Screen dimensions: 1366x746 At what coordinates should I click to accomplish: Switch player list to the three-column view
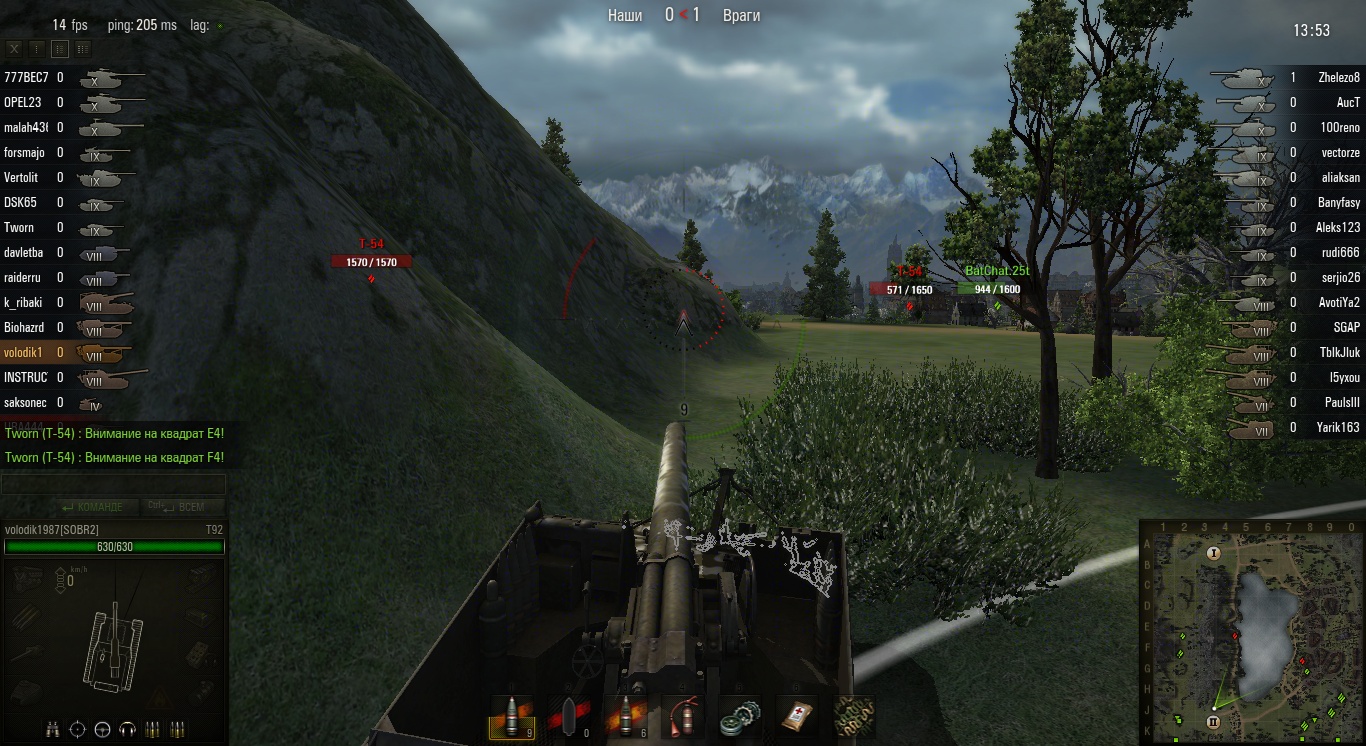[82, 48]
